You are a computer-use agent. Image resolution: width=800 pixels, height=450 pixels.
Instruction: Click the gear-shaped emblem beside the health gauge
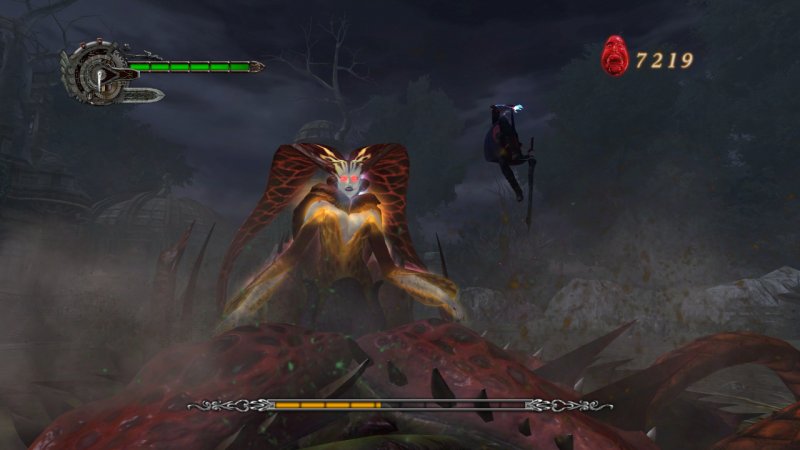[x=95, y=72]
